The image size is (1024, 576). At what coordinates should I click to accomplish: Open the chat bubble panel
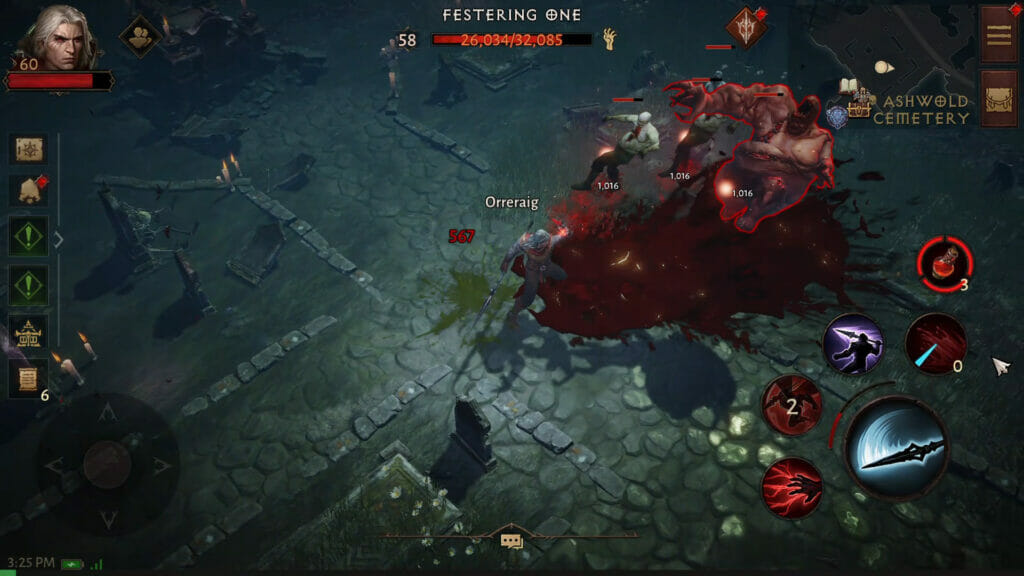[x=511, y=541]
